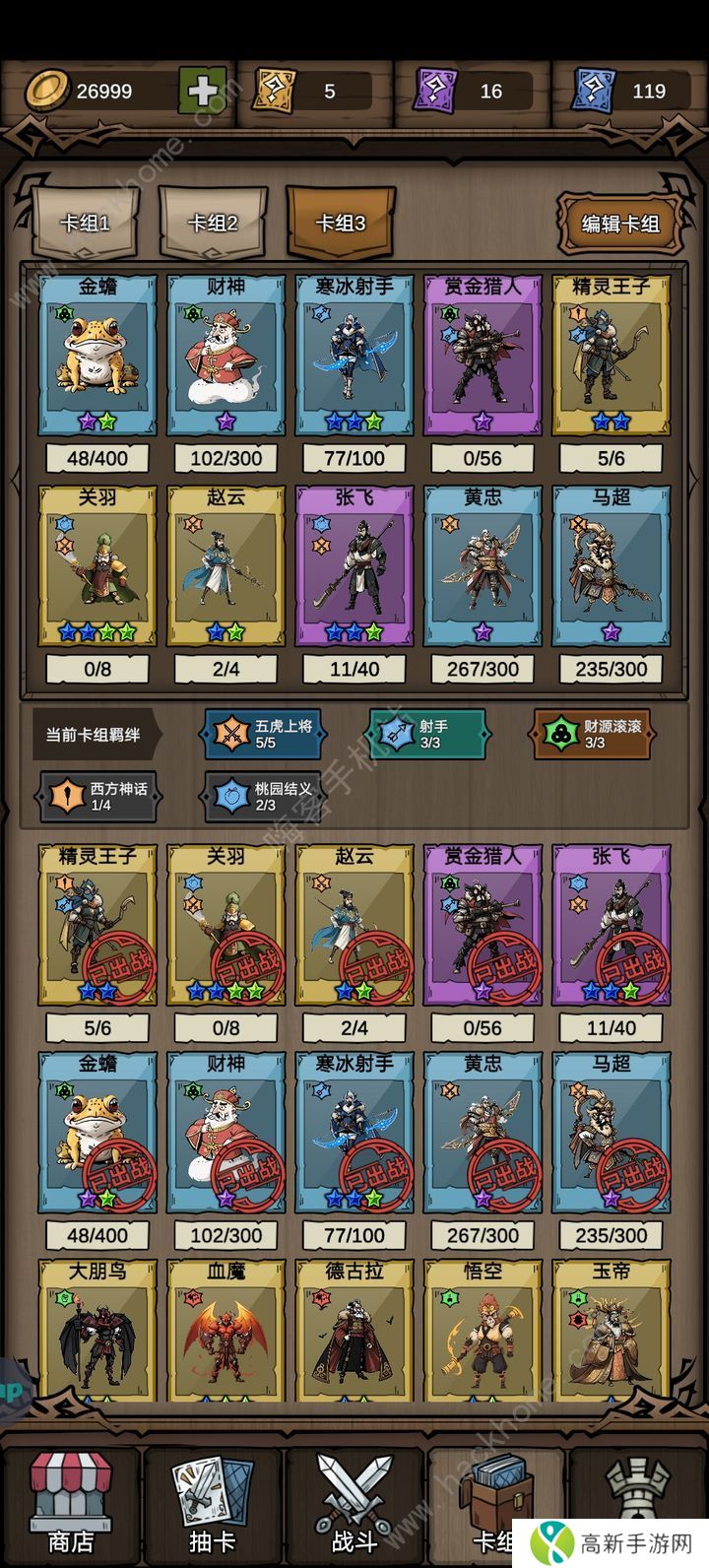Choose the 血魔 card

226,1330
